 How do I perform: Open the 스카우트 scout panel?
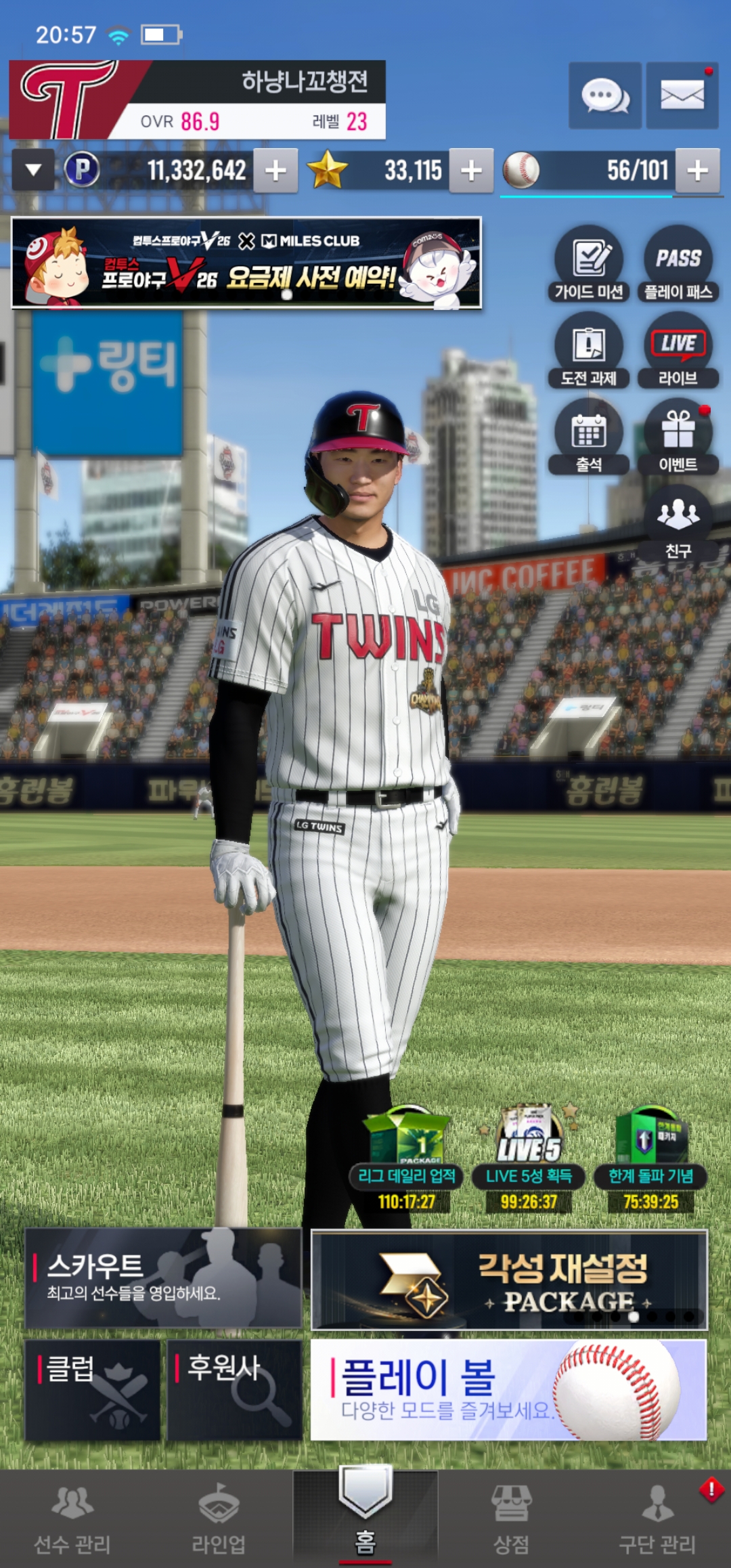click(163, 1278)
